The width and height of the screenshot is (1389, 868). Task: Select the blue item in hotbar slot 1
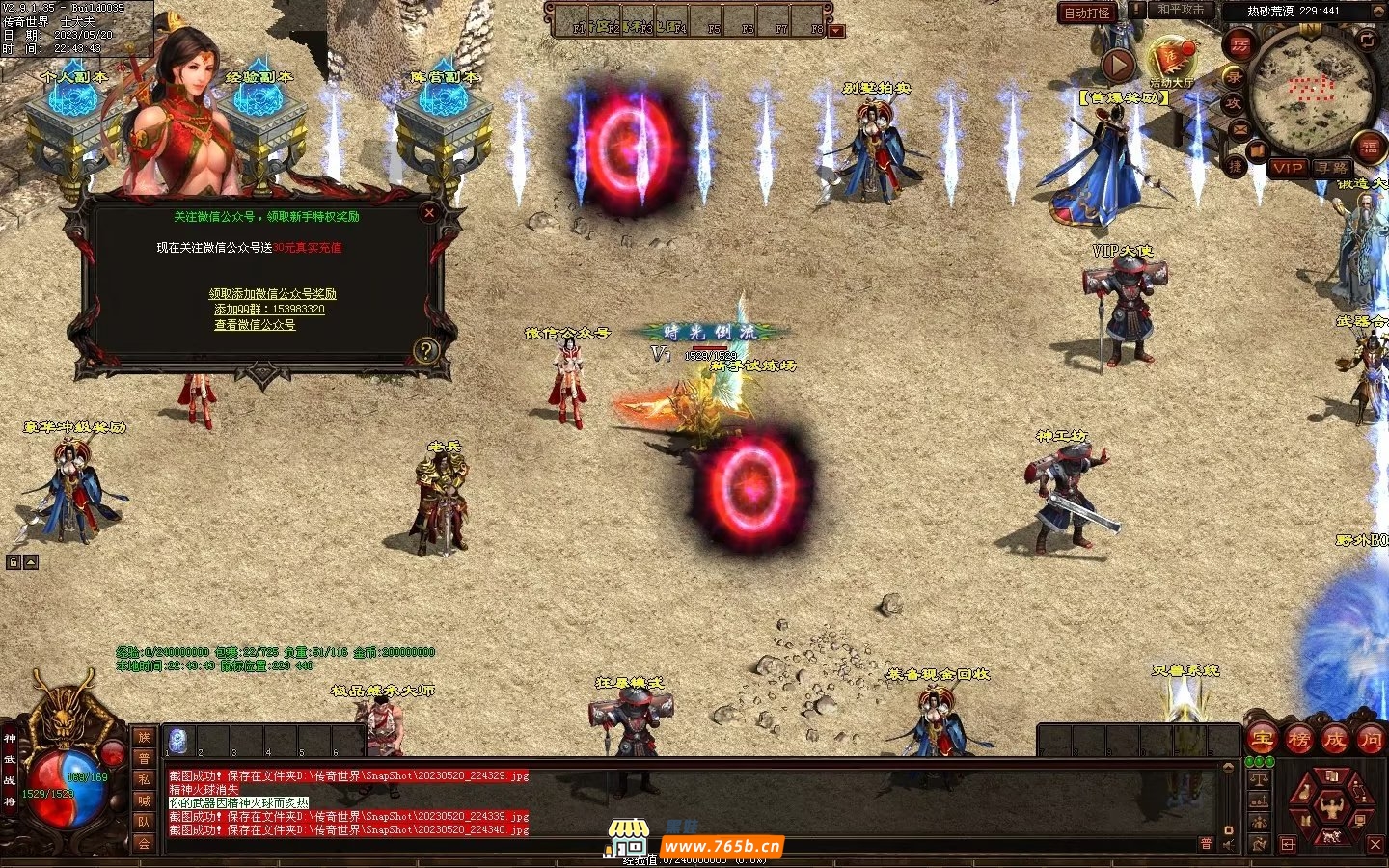[178, 741]
